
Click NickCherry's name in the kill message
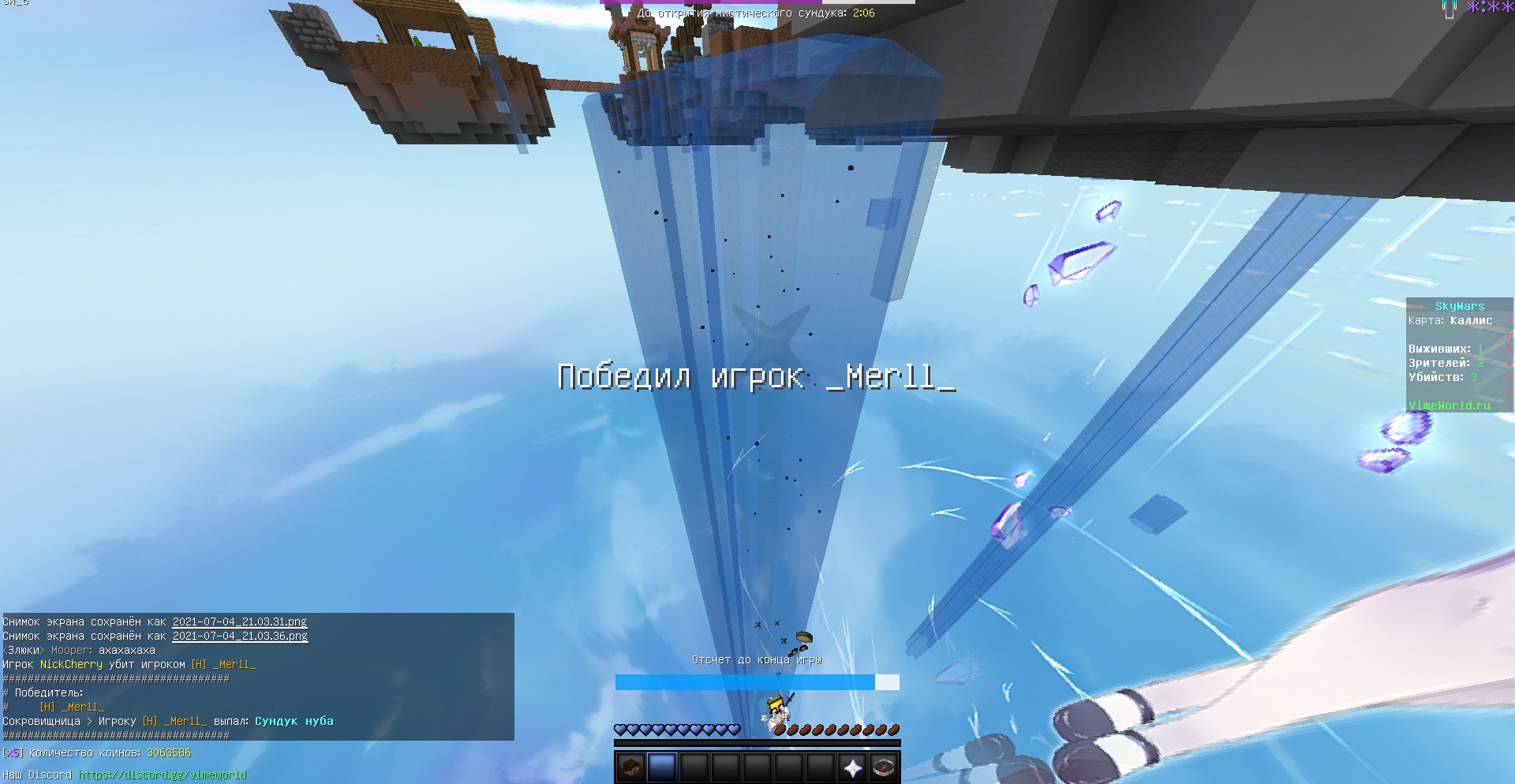(71, 664)
